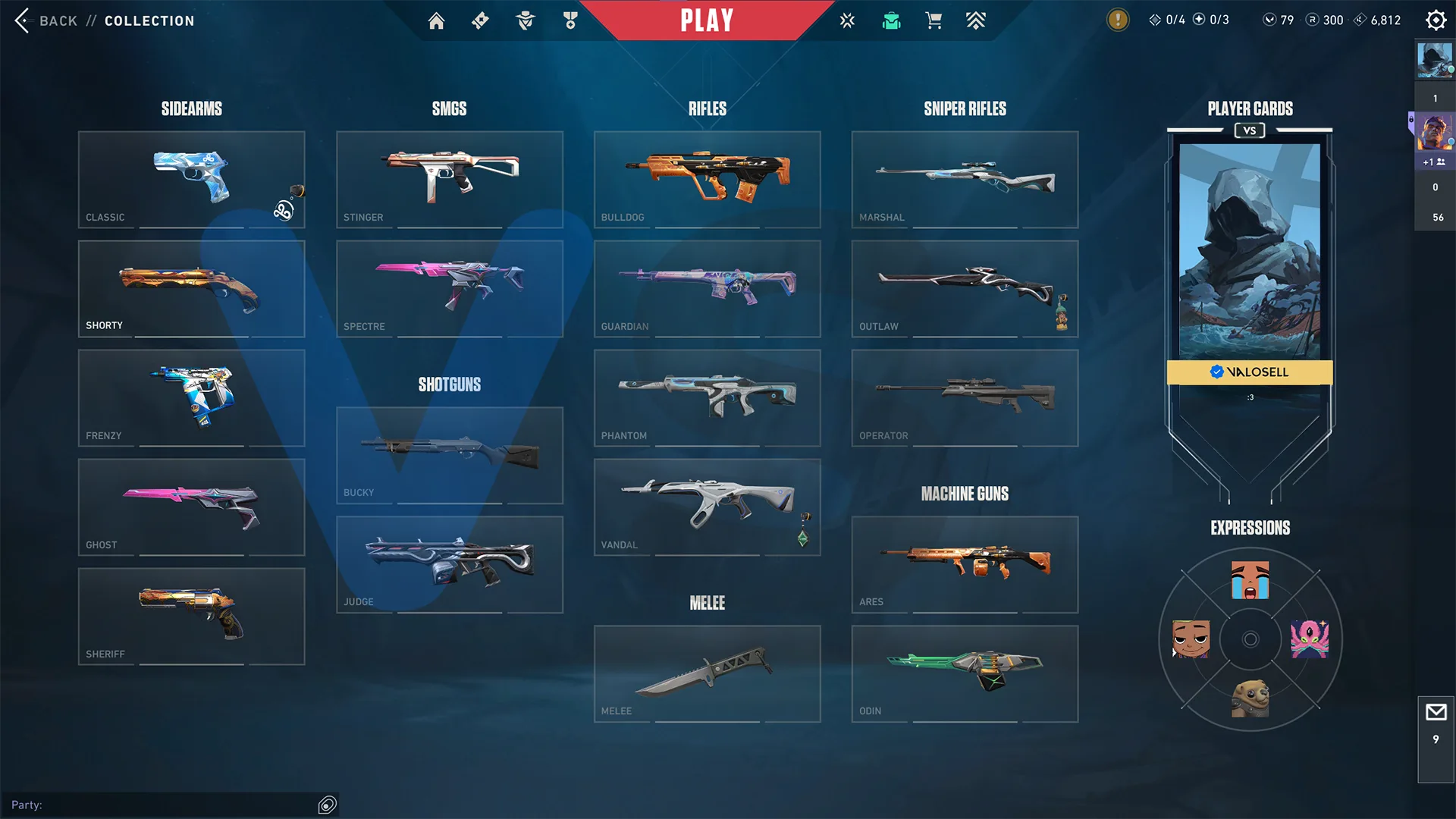
Task: Choose the Judge shotgun slot
Action: click(x=449, y=564)
